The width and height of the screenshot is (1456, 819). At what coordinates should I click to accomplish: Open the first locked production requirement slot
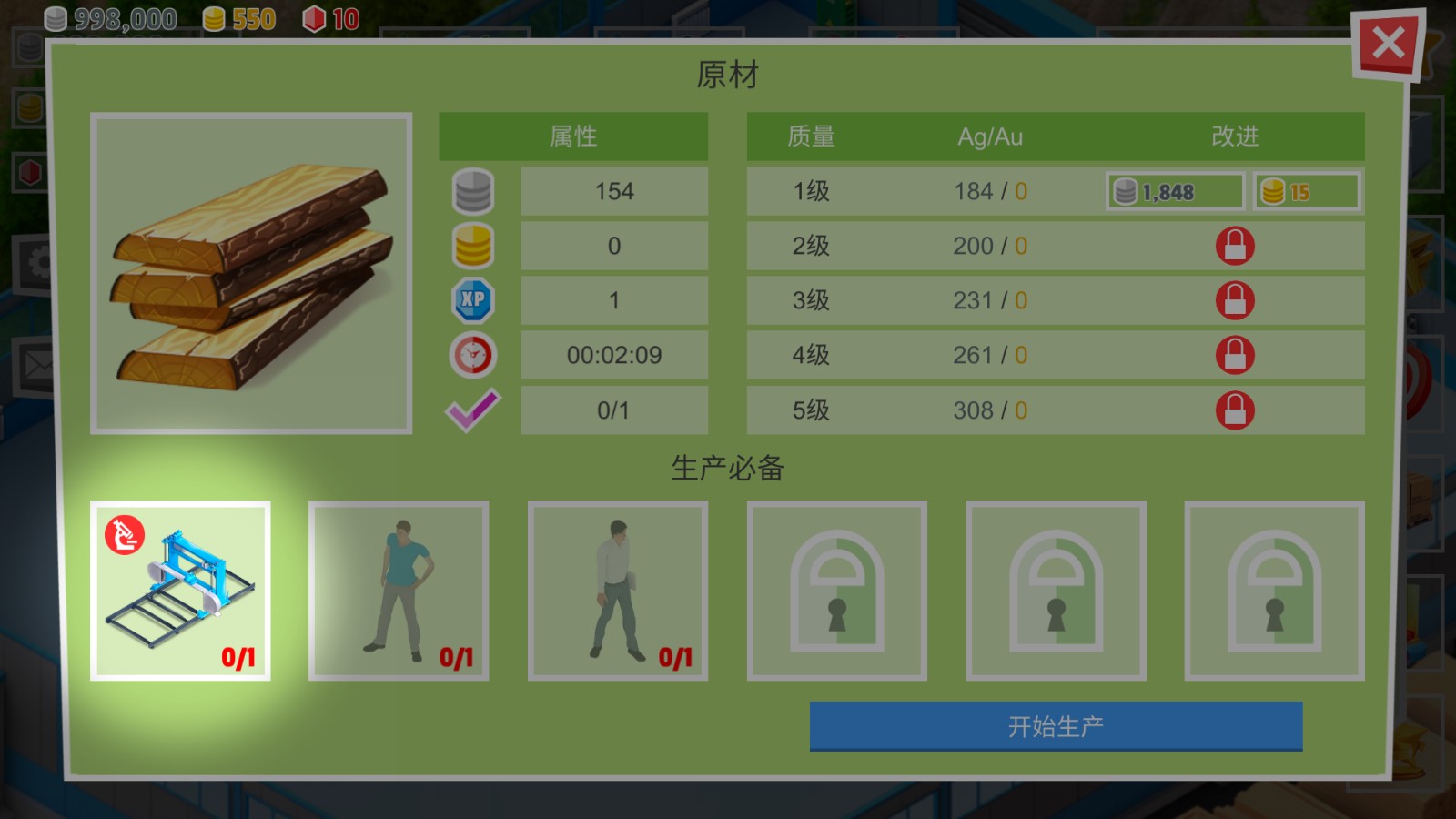(836, 590)
